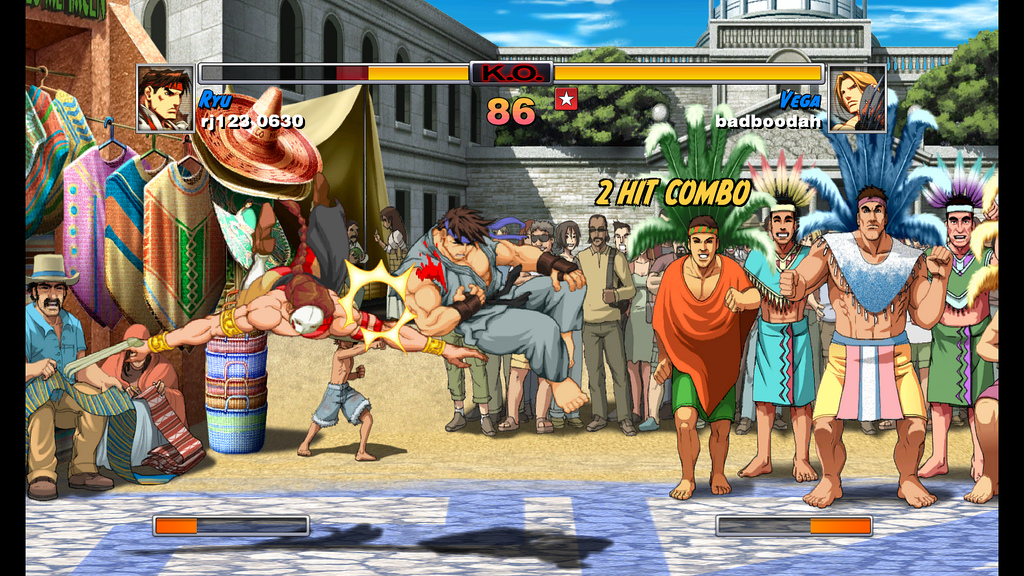1024x576 pixels.
Task: Select player name rj123 0630
Action: 252,121
